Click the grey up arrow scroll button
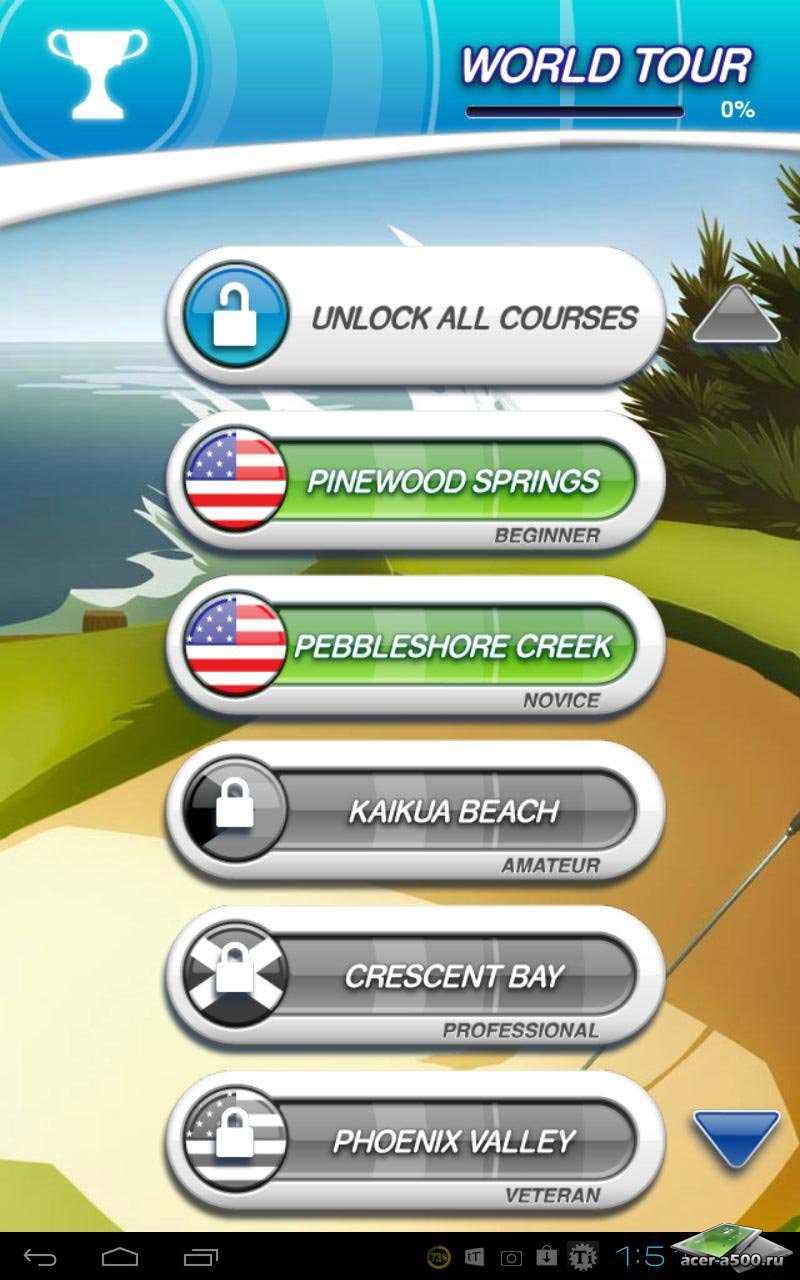This screenshot has height=1280, width=800. pyautogui.click(x=736, y=316)
